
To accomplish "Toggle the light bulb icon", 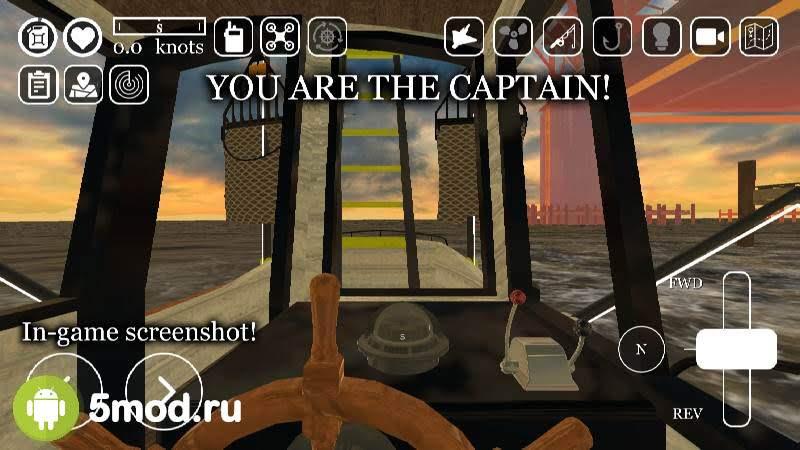I will tap(661, 37).
